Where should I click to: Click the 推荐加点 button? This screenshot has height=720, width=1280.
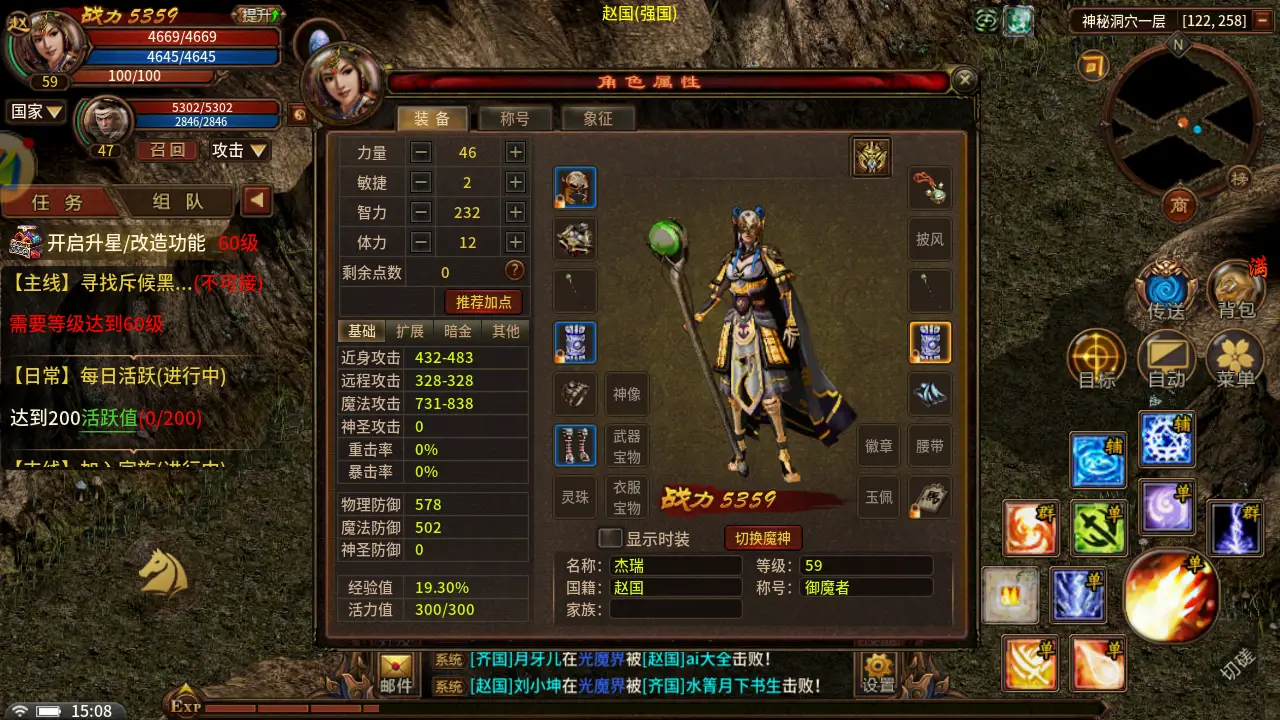[x=484, y=301]
